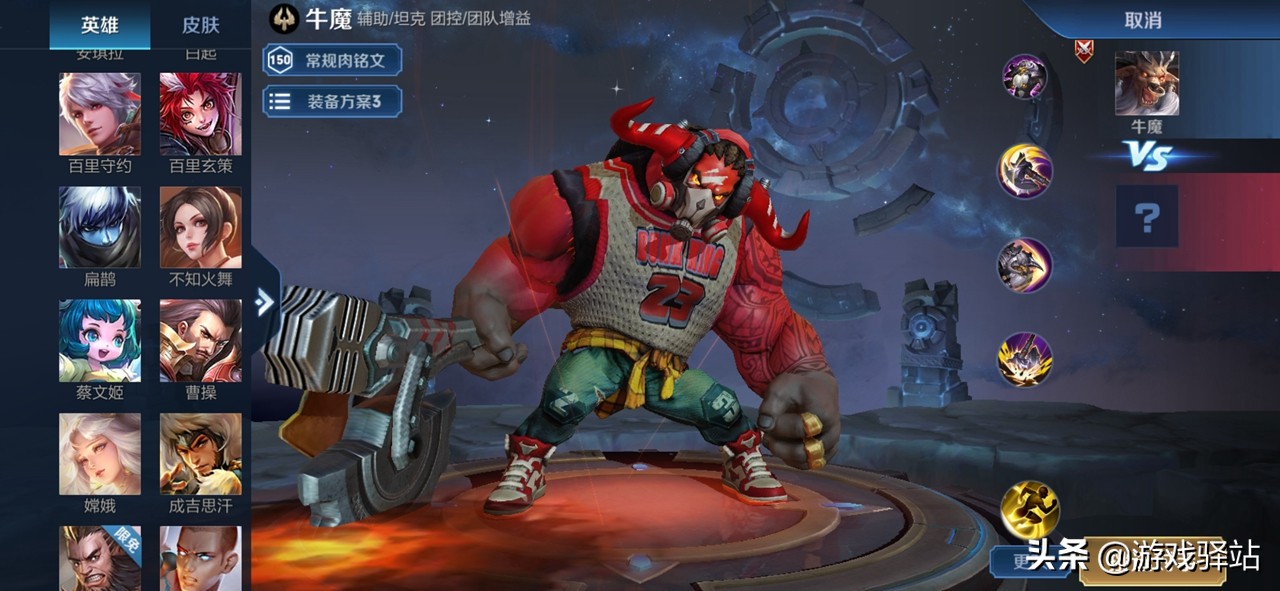Screen dimensions: 1280x591
Task: Show 牛魔's first ability icon
Action: pyautogui.click(x=1025, y=171)
